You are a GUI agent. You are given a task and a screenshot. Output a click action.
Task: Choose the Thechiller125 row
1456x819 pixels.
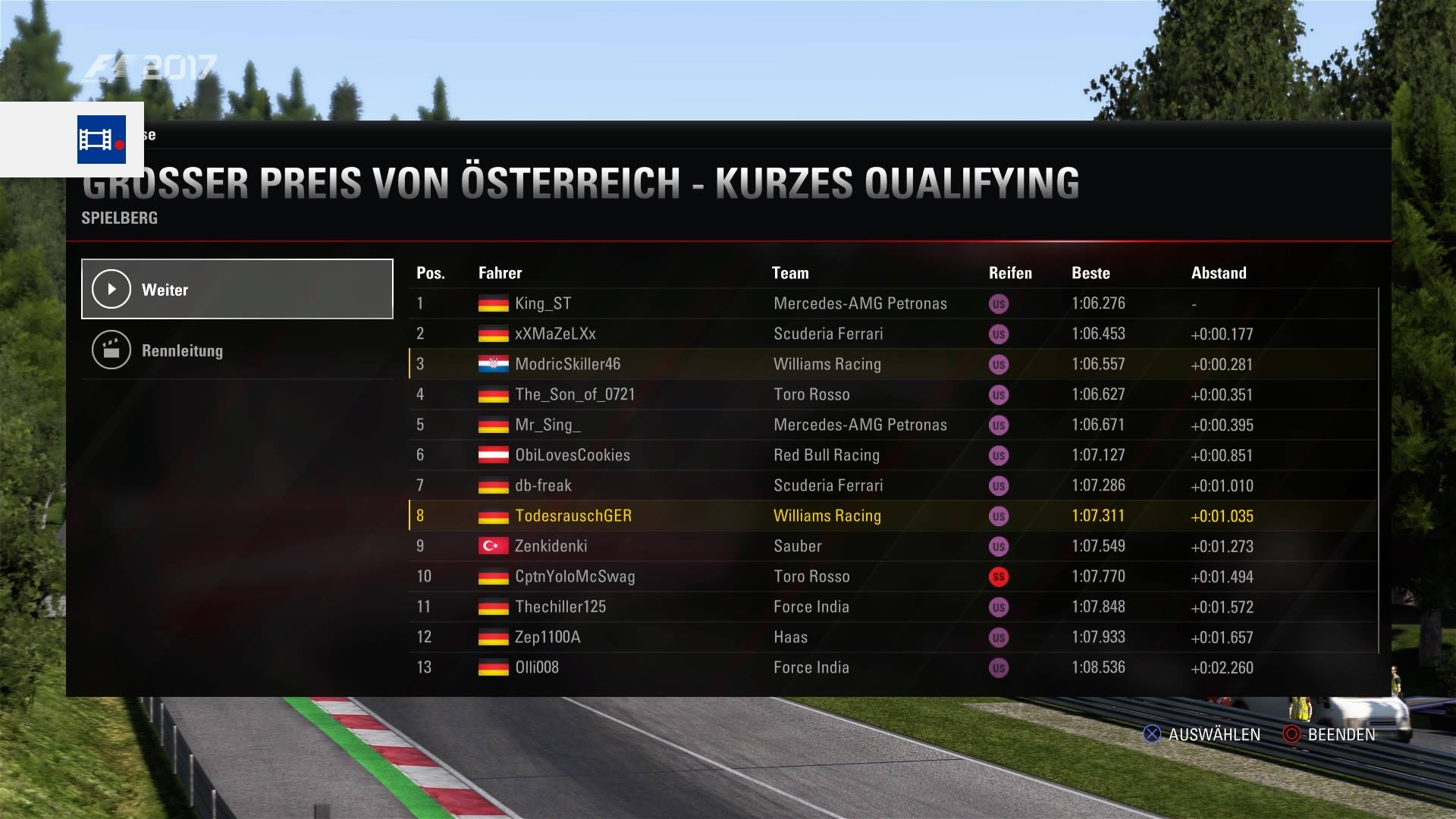pos(560,607)
